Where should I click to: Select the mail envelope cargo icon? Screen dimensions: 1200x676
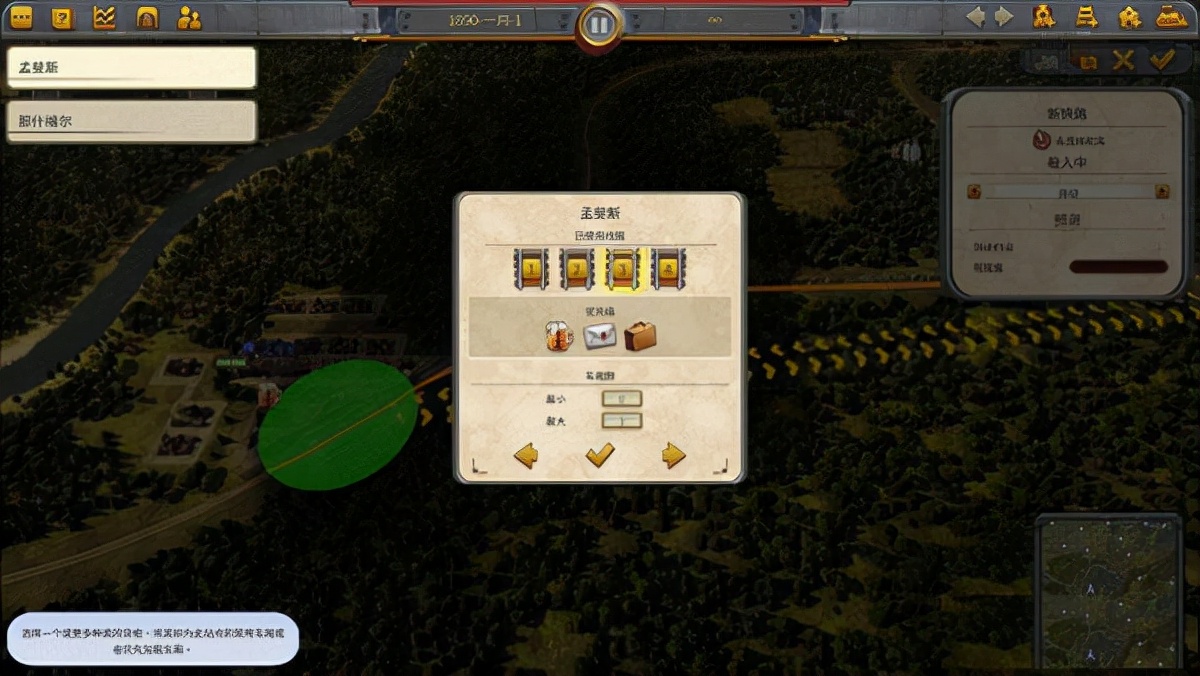[600, 336]
